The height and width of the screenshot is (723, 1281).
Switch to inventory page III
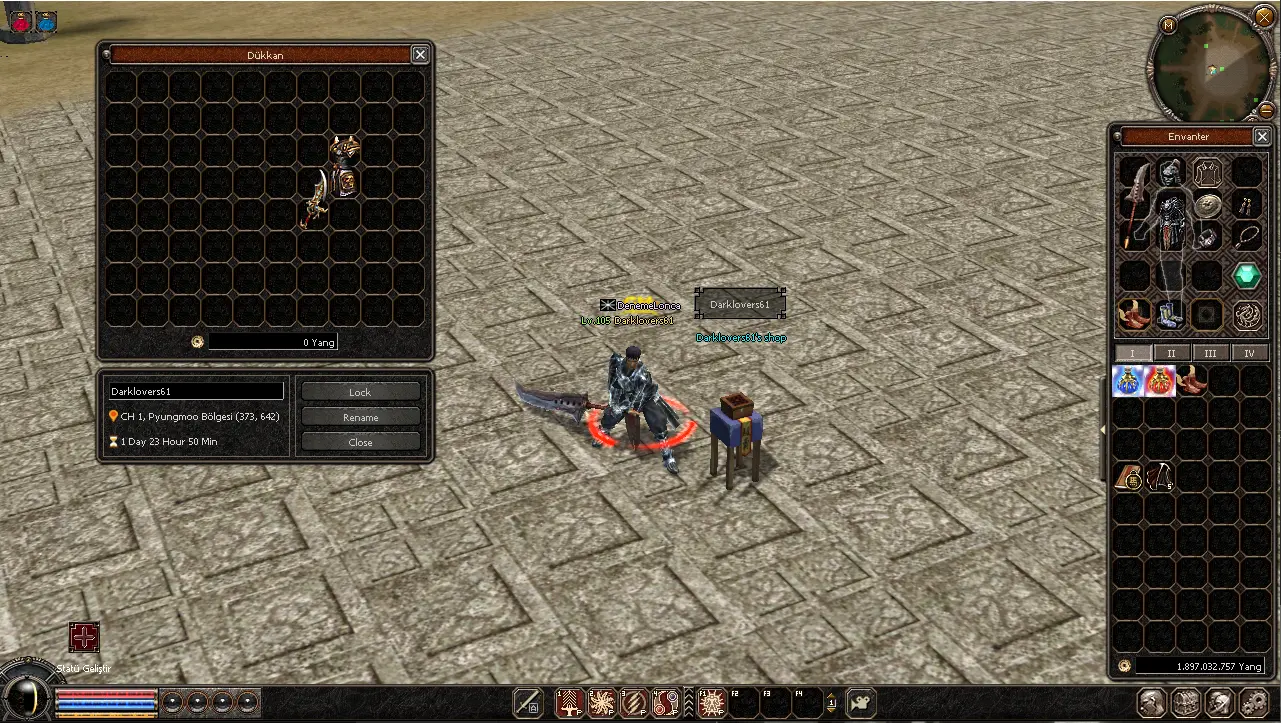[x=1210, y=353]
